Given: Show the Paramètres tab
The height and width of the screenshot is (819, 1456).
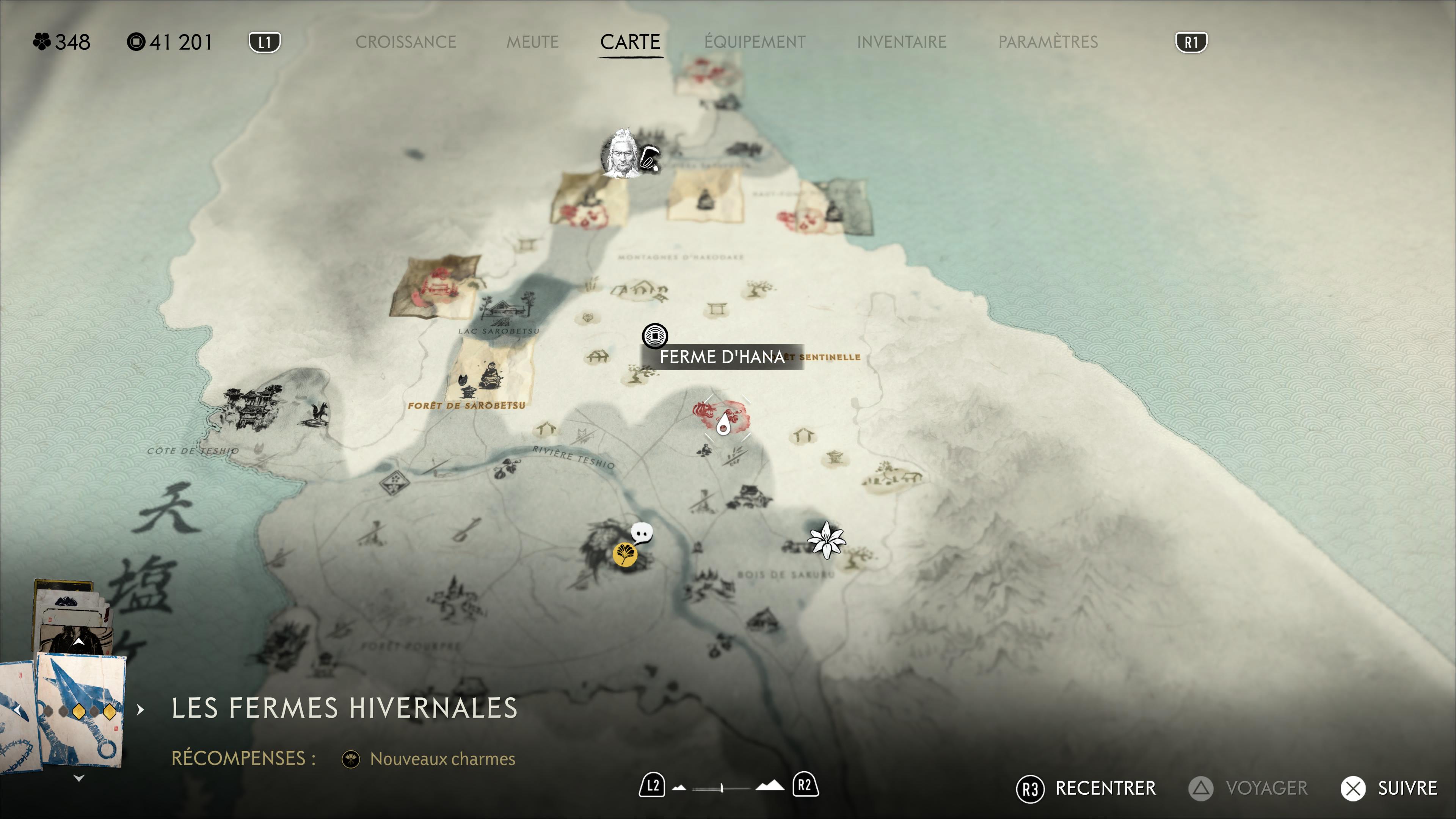Looking at the screenshot, I should tap(1047, 42).
